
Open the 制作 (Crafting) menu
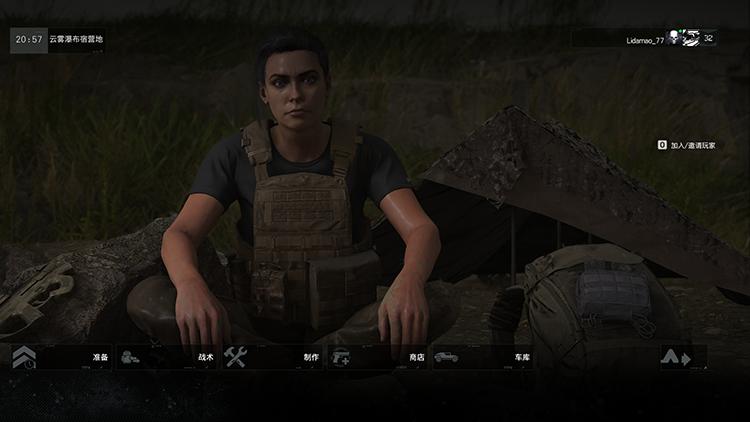(272, 357)
